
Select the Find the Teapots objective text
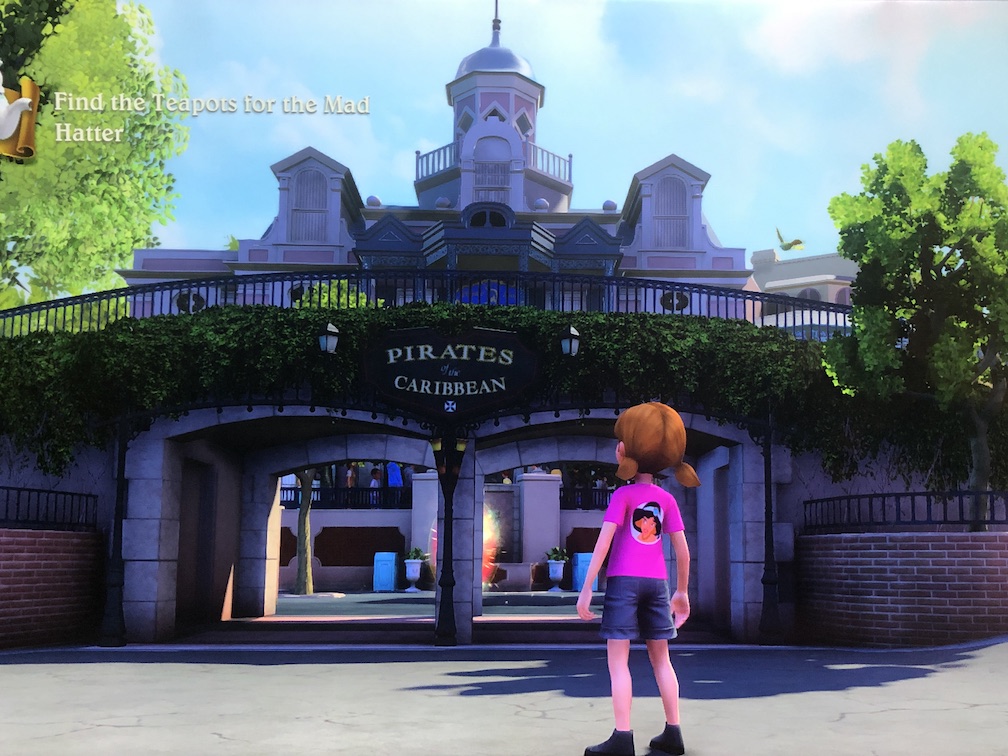(x=211, y=117)
